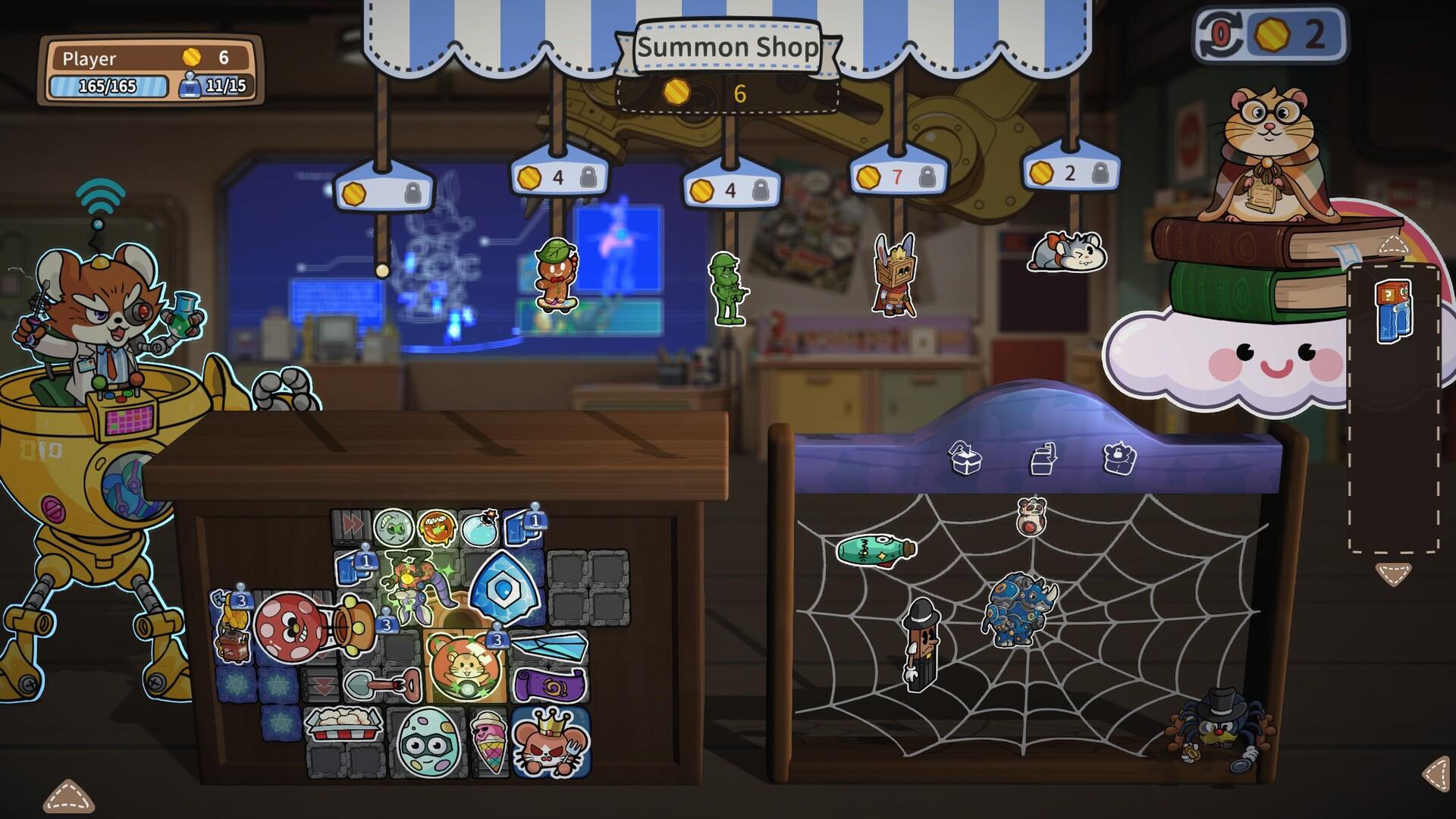Toggle the storage lock icon
This screenshot has height=819, width=1456.
tap(1119, 458)
